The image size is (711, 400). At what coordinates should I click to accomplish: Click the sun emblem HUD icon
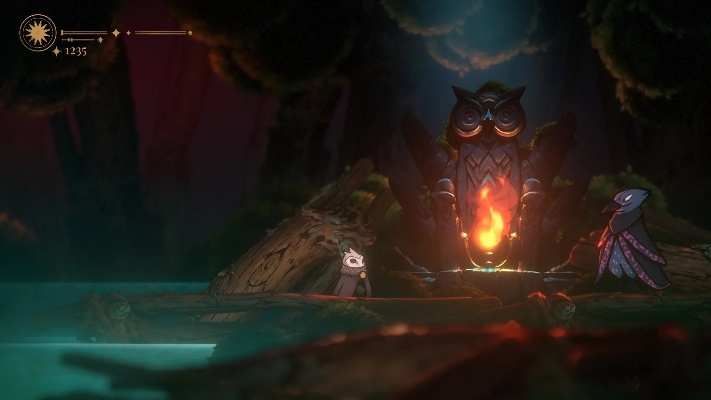pos(38,33)
